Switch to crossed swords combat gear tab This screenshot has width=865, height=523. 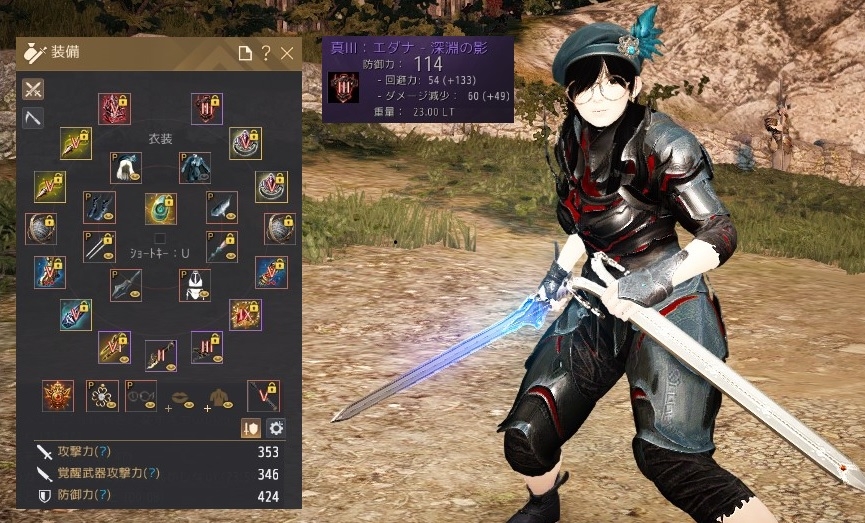pyautogui.click(x=33, y=89)
